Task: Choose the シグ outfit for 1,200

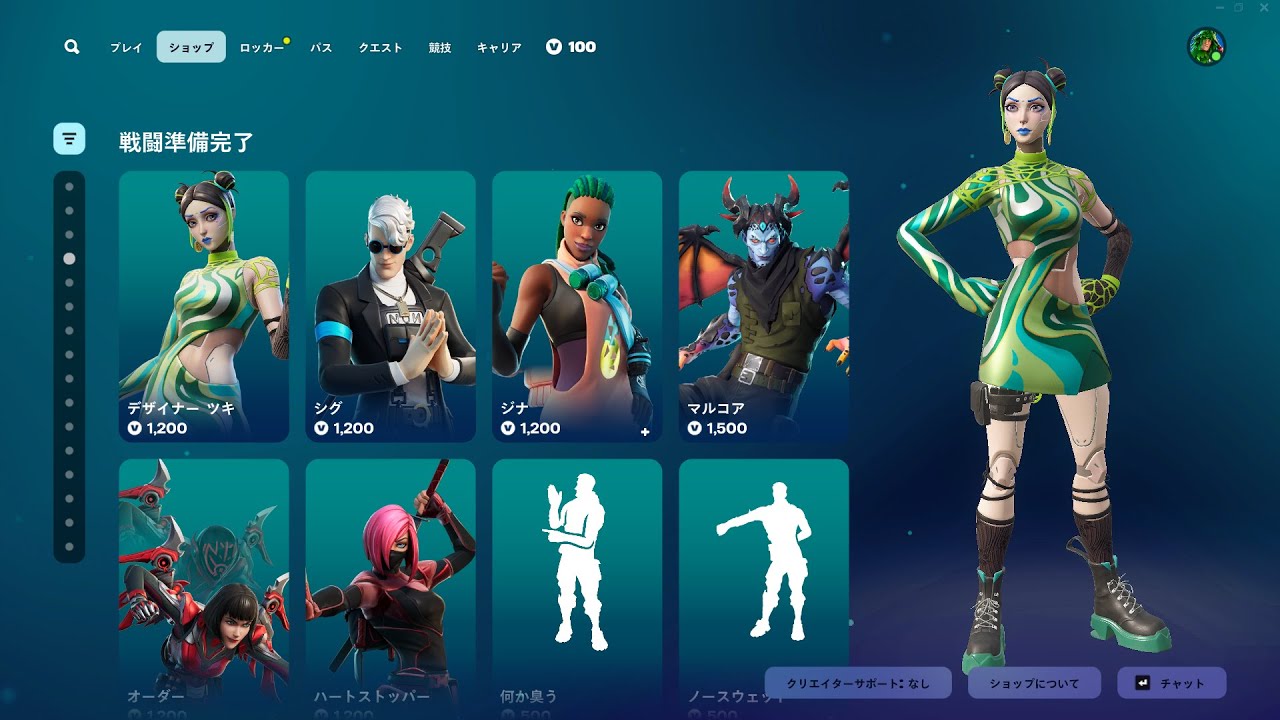Action: (x=390, y=306)
